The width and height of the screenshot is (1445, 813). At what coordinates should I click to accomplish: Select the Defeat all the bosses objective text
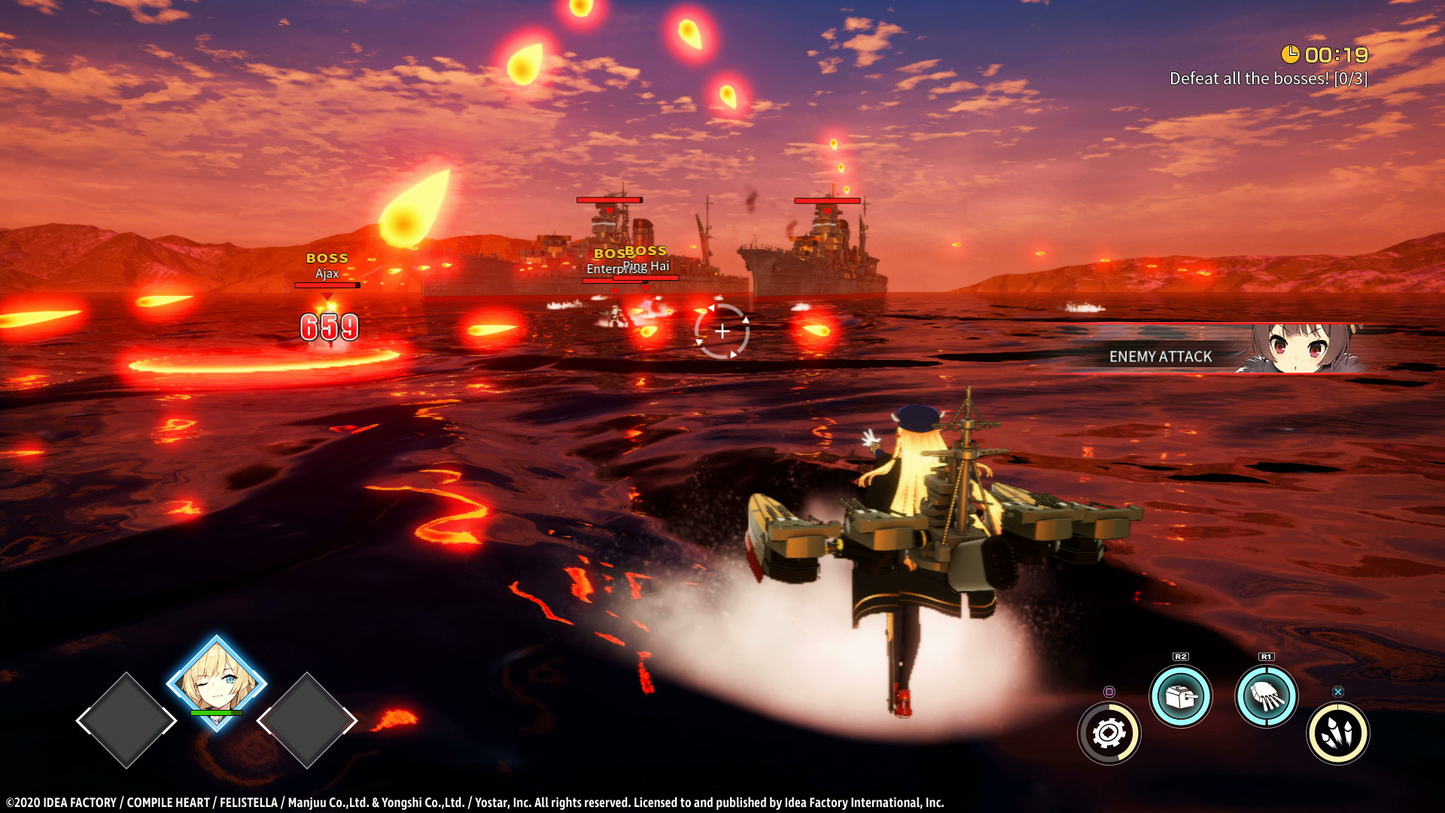1270,77
